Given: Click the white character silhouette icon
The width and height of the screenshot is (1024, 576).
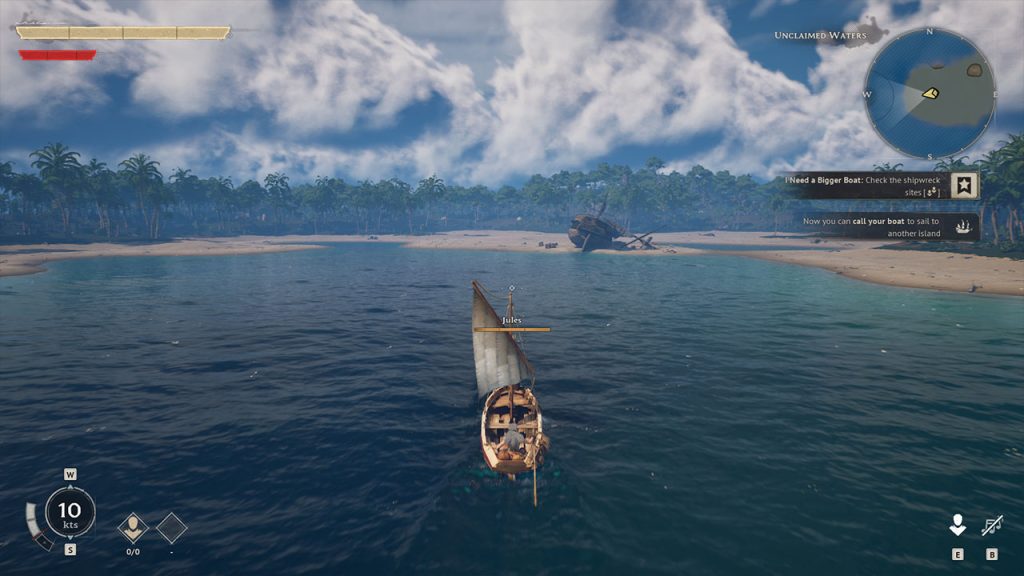Looking at the screenshot, I should (x=957, y=525).
